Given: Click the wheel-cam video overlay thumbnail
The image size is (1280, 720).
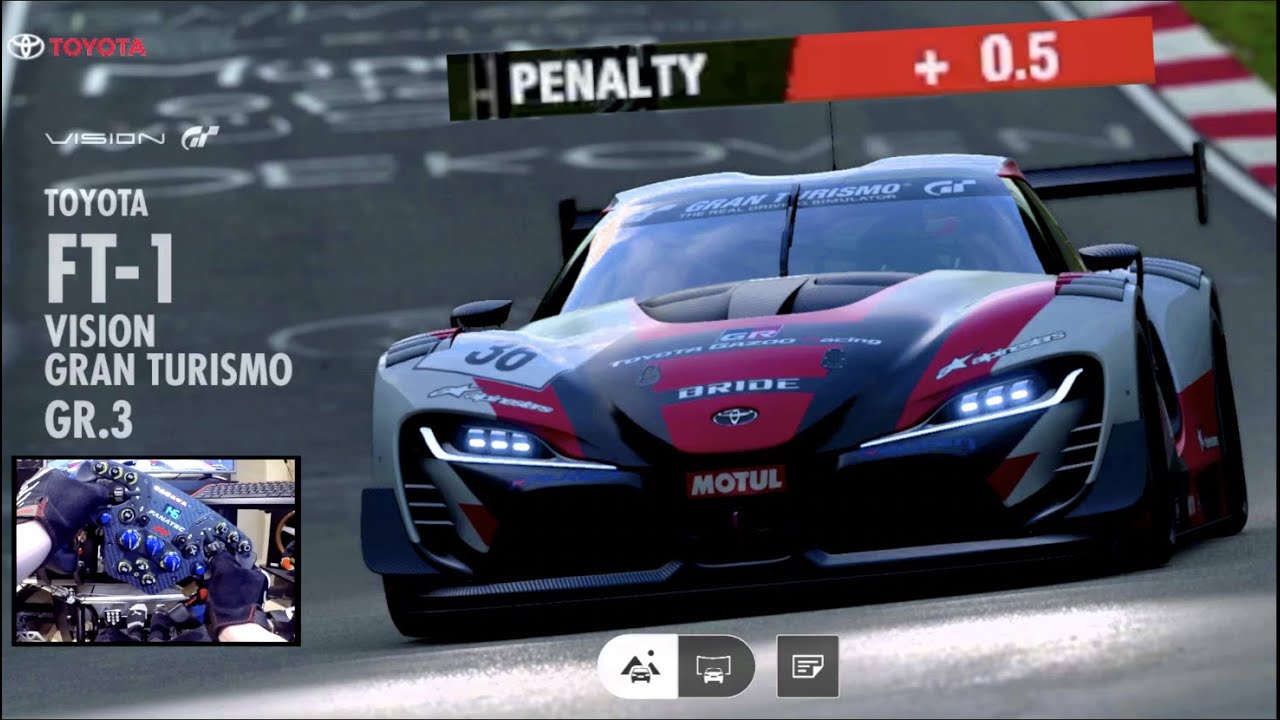Looking at the screenshot, I should pos(156,550).
